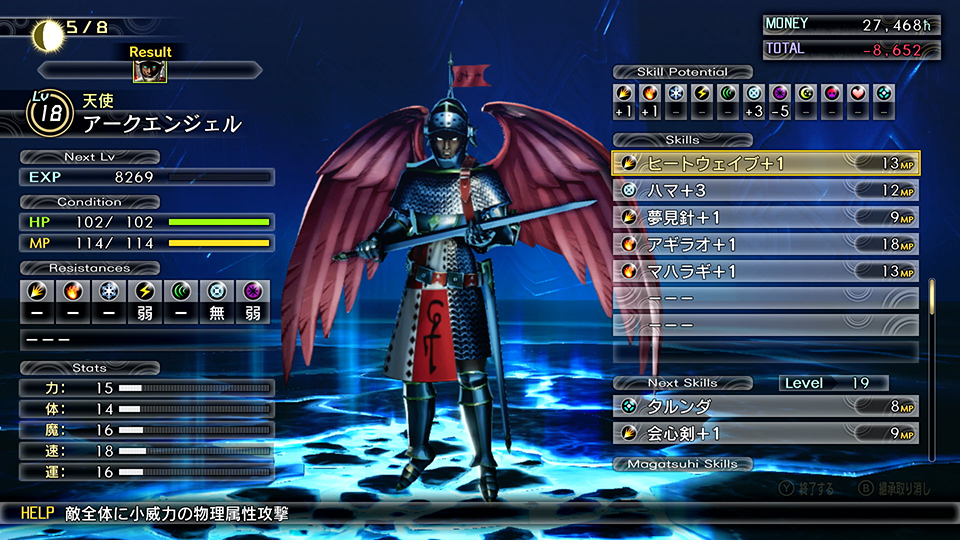Screen dimensions: 960x540
Task: Click the Result demon portrait thumbnail
Action: tap(150, 71)
